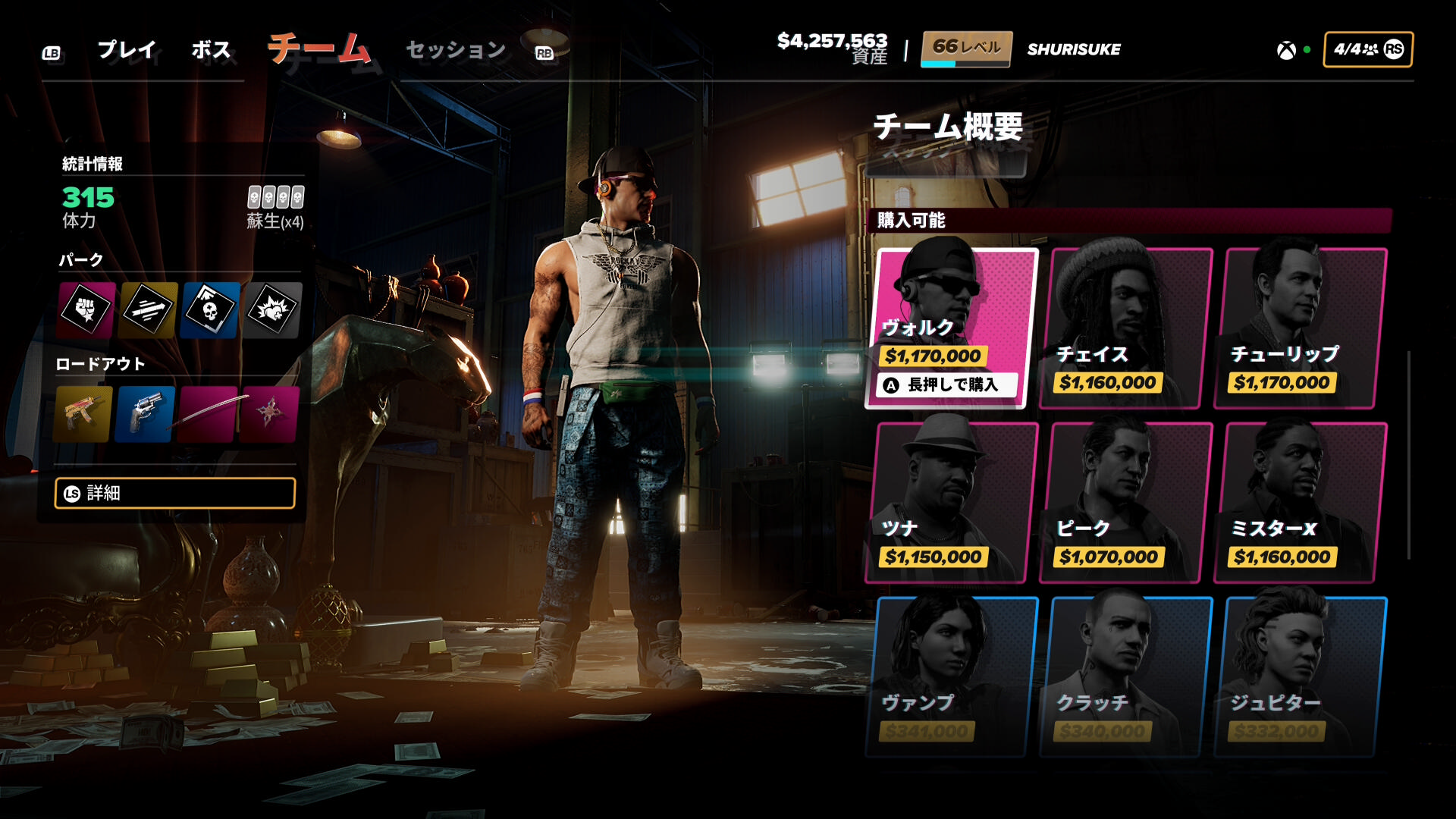Open the ボス tab

[211, 50]
